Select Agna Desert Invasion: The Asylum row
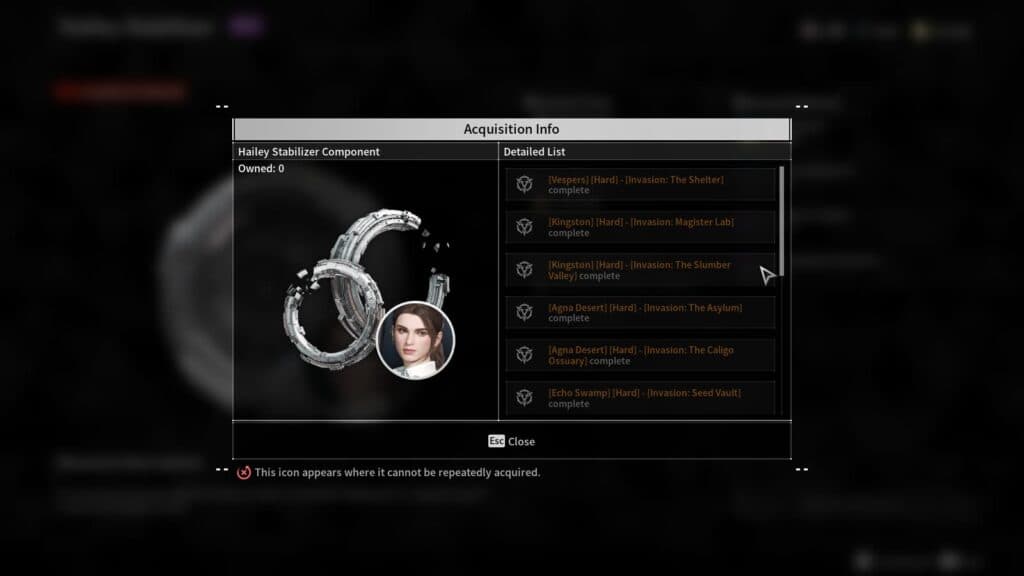Viewport: 1024px width, 576px height. pyautogui.click(x=640, y=313)
